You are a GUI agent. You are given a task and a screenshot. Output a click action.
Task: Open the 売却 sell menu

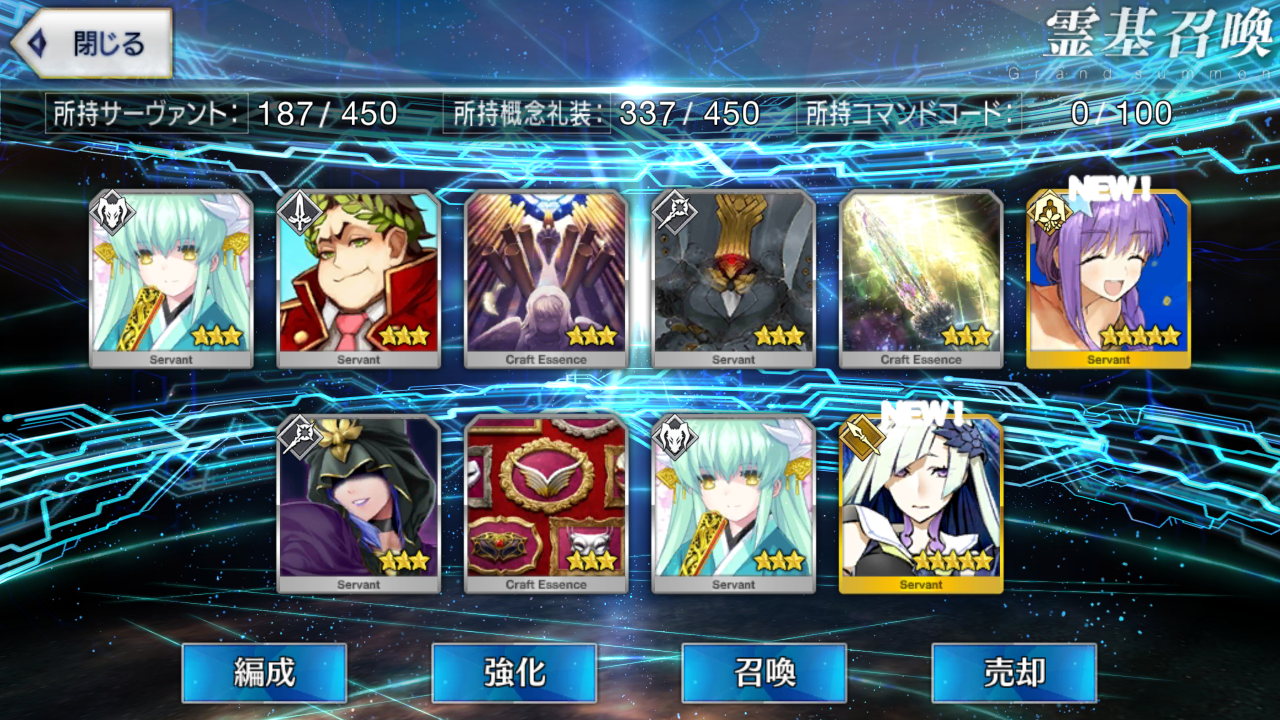[x=1014, y=672]
